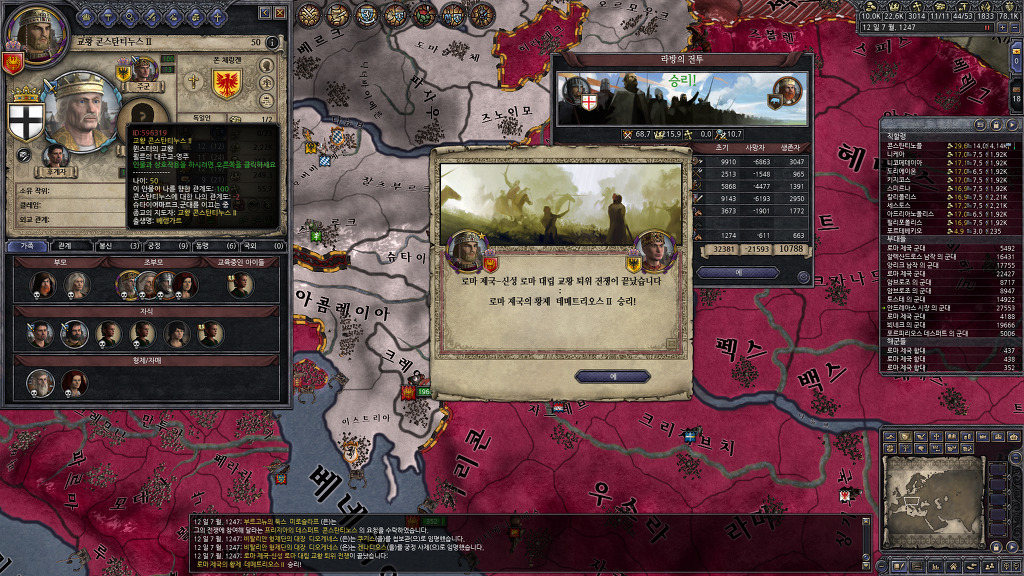Screen dimensions: 1024x576
Task: Go back to previous character with arrow button
Action: [x=266, y=12]
